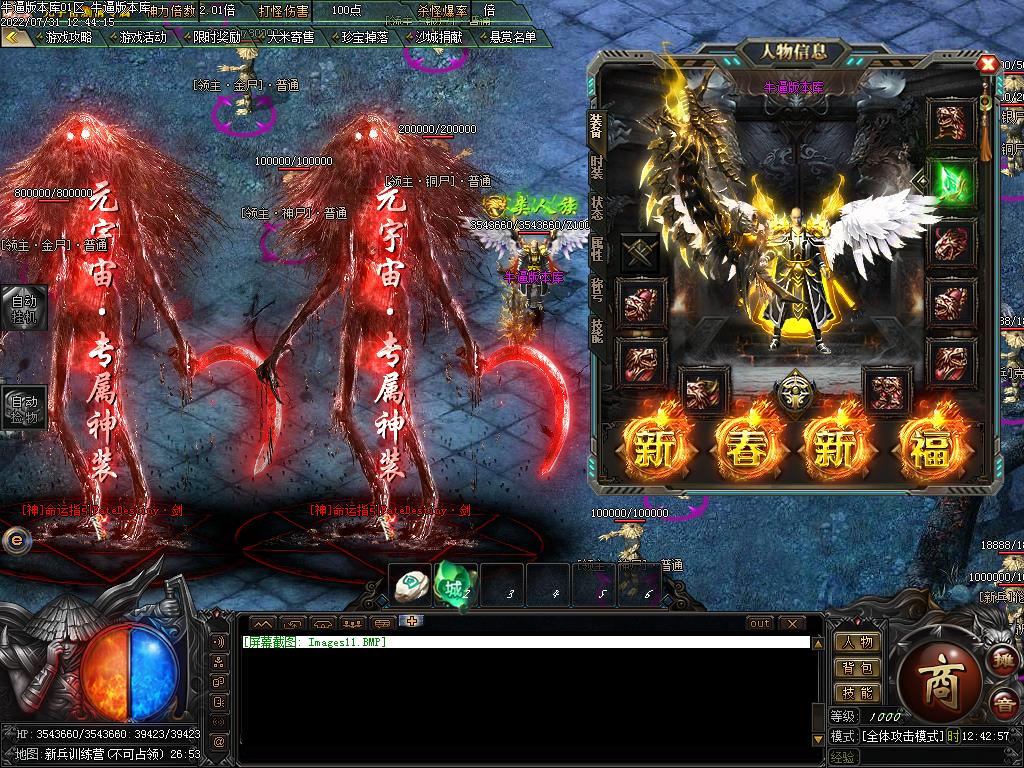1024x768 pixels.
Task: Open the 状态 tab
Action: (x=597, y=207)
